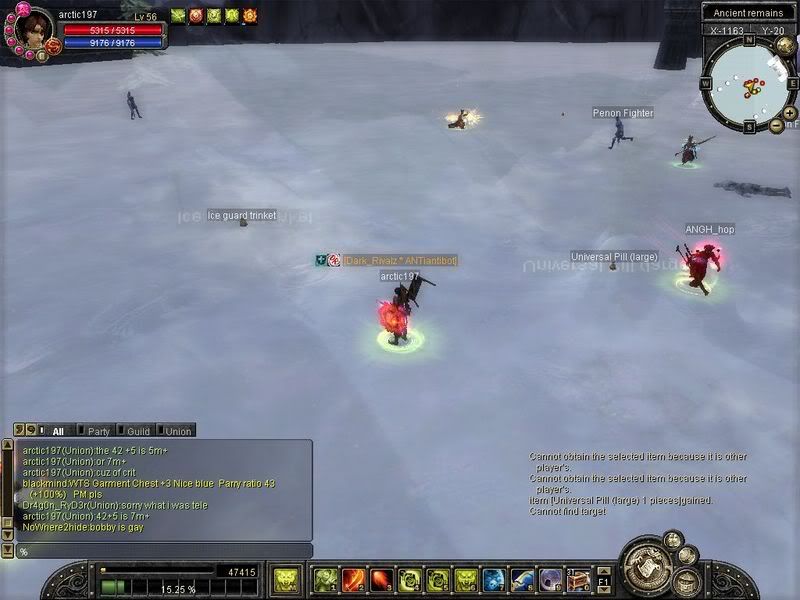800x600 pixels.
Task: Activate the red flame skill in slot 2
Action: coord(354,580)
